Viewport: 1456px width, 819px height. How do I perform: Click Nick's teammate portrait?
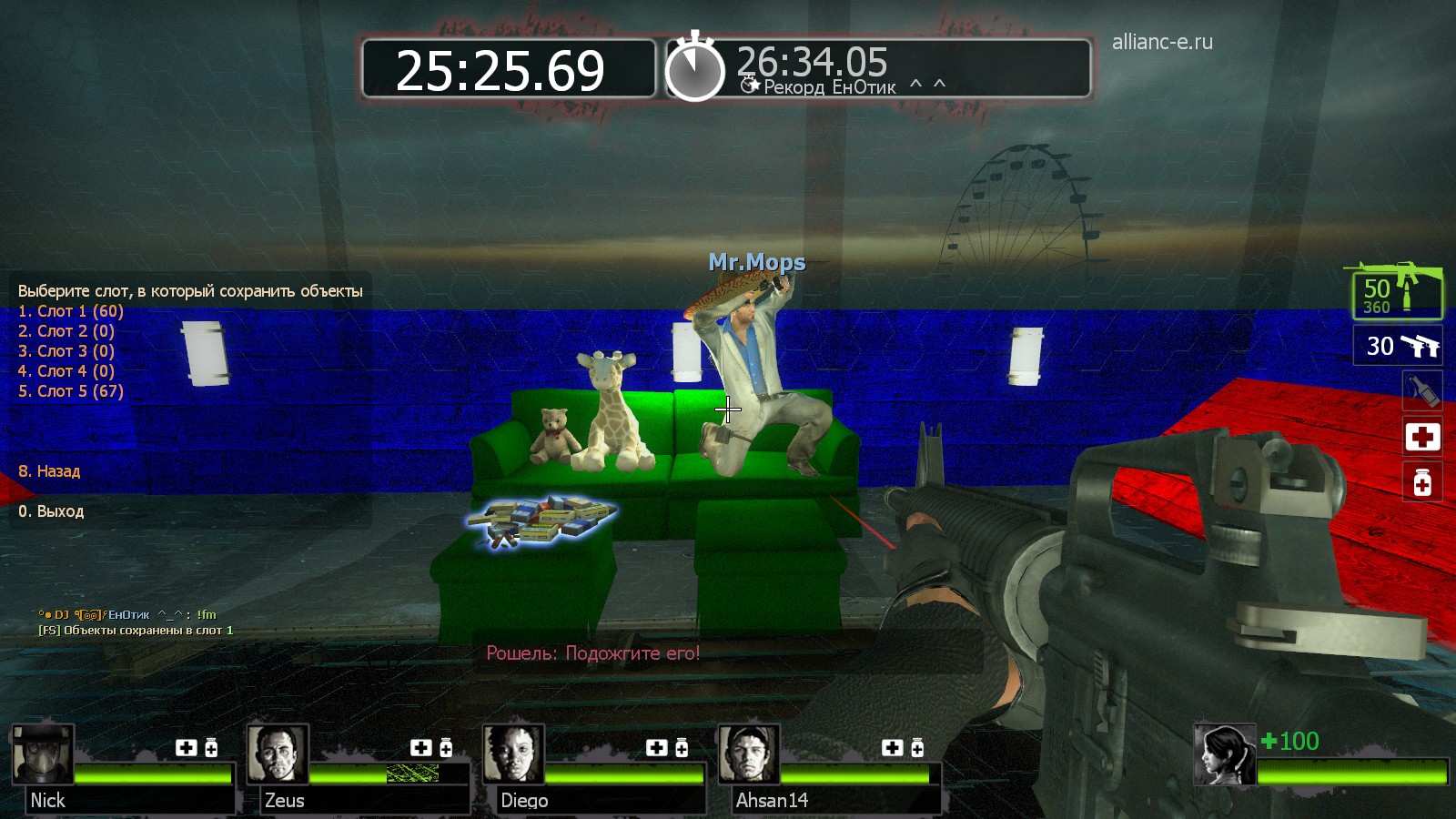(x=42, y=753)
